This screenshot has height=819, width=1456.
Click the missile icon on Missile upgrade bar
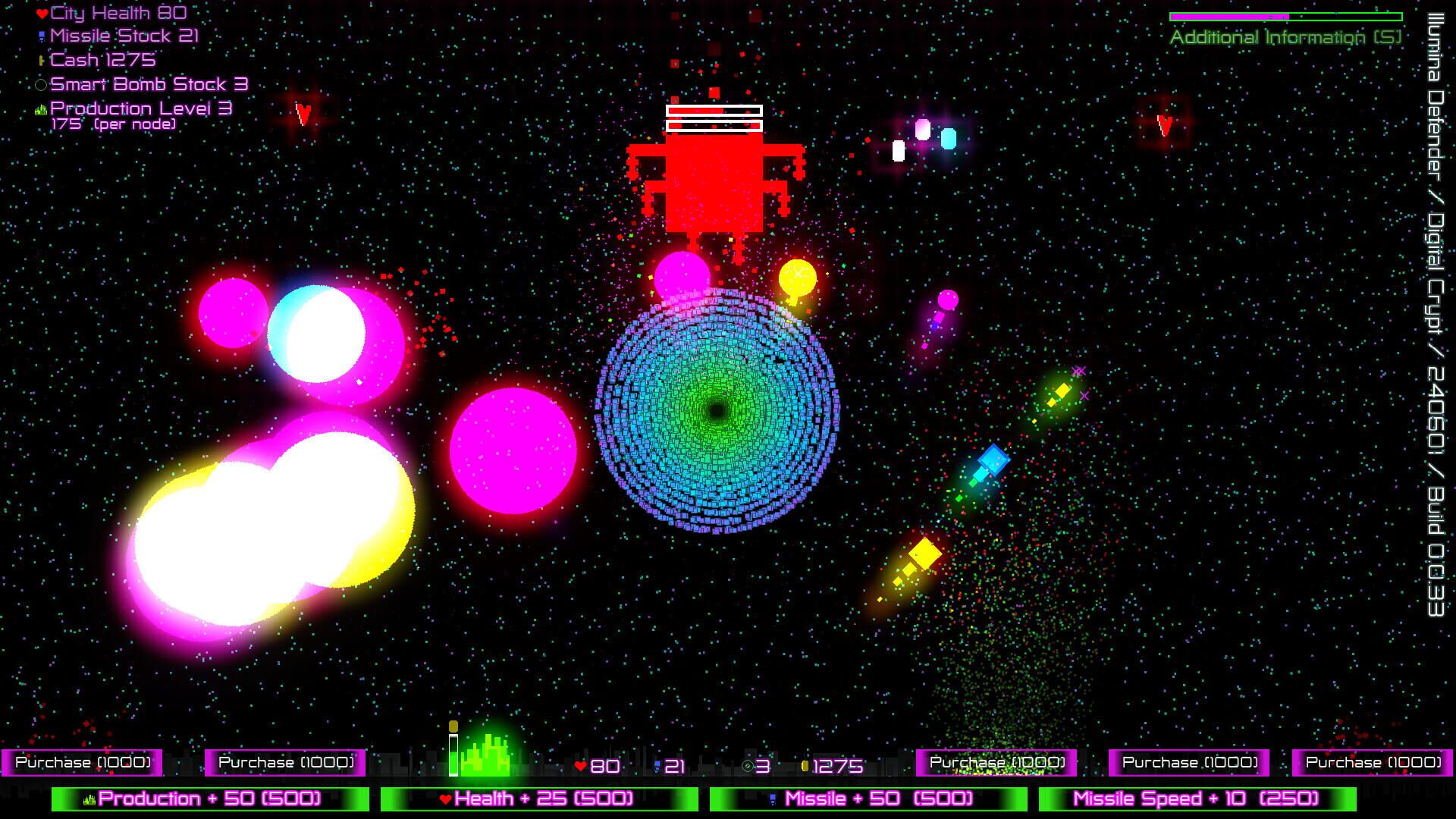(x=774, y=799)
